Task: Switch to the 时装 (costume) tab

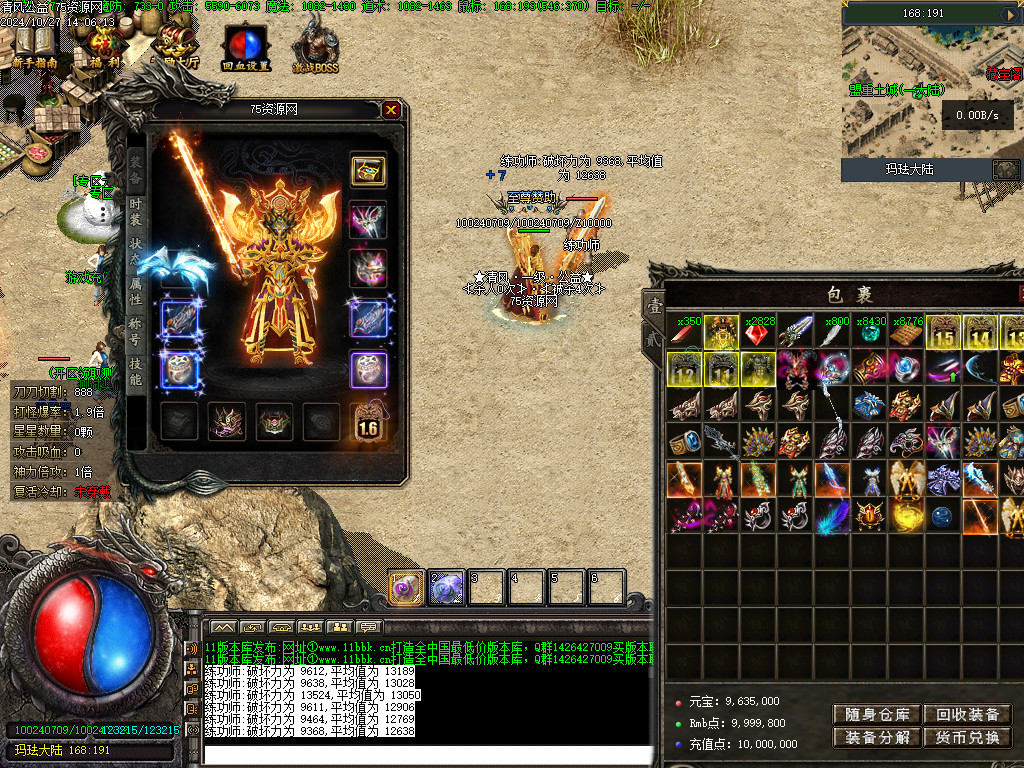Action: [x=136, y=212]
